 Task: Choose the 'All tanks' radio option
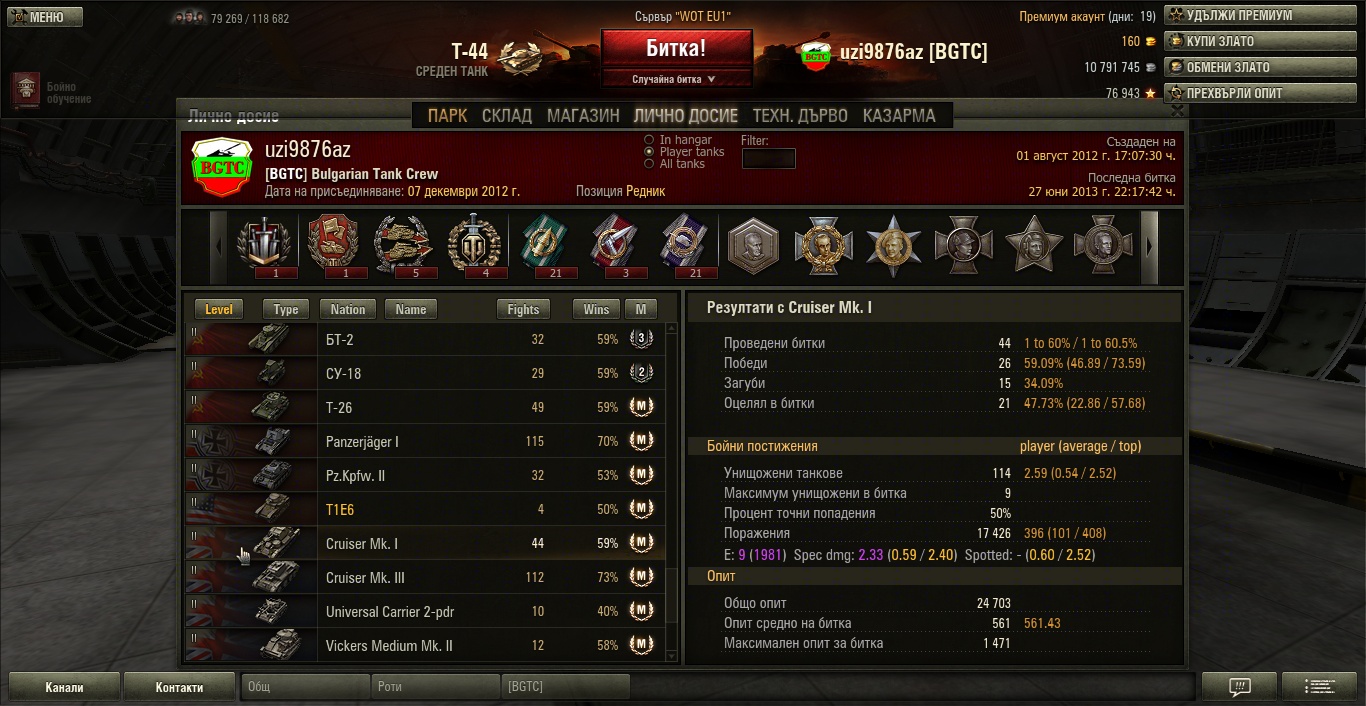point(650,164)
